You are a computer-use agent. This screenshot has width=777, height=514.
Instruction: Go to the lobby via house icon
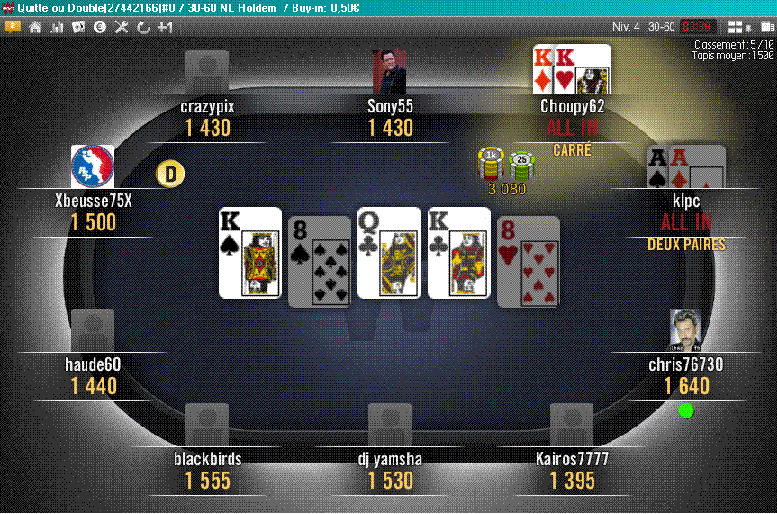coord(35,27)
